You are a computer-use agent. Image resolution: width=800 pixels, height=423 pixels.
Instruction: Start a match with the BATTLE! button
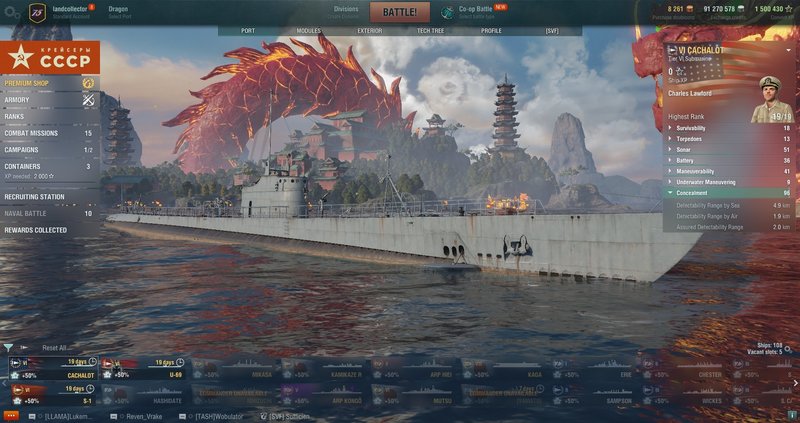tap(400, 13)
